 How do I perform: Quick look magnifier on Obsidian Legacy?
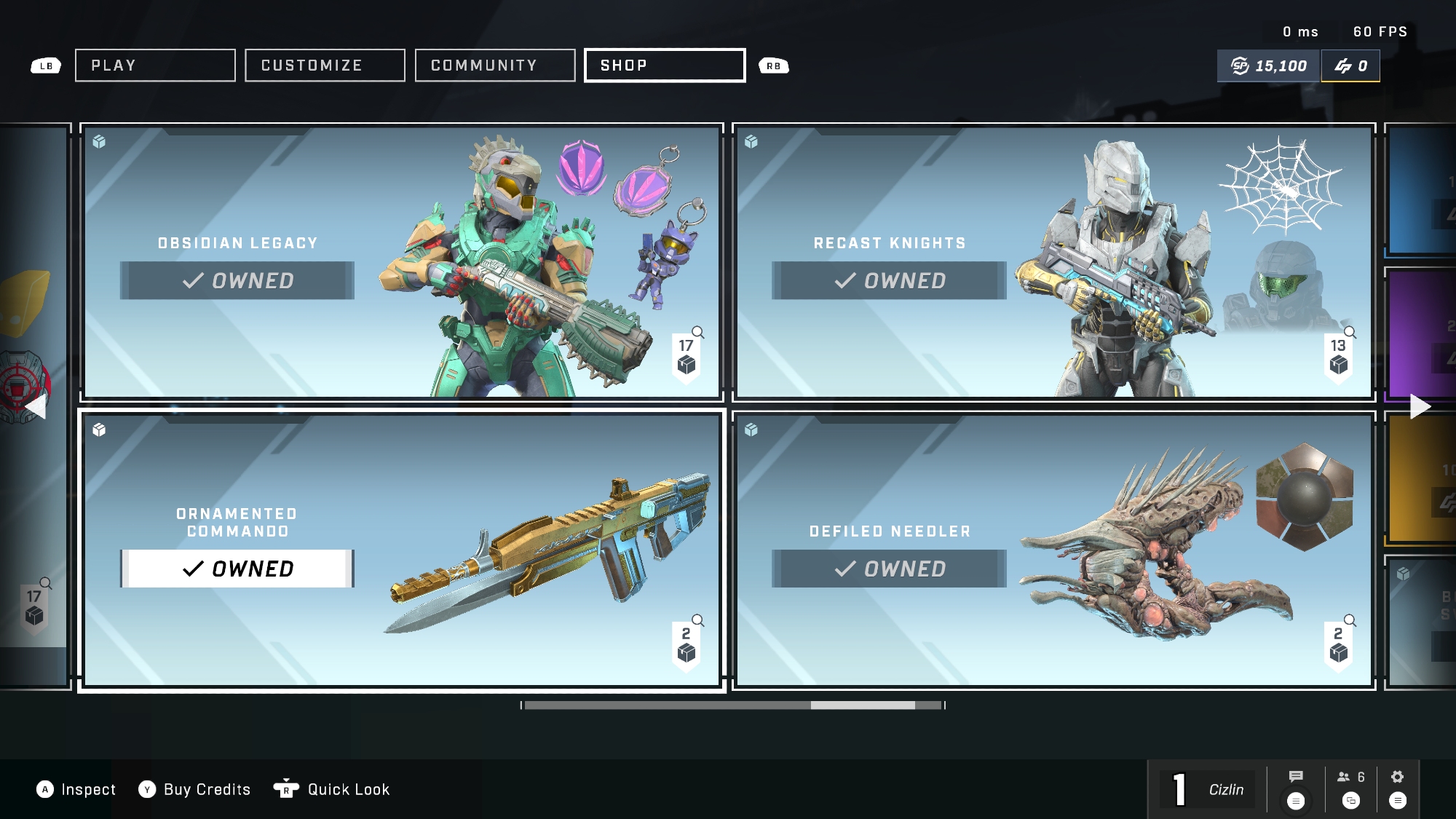[697, 333]
